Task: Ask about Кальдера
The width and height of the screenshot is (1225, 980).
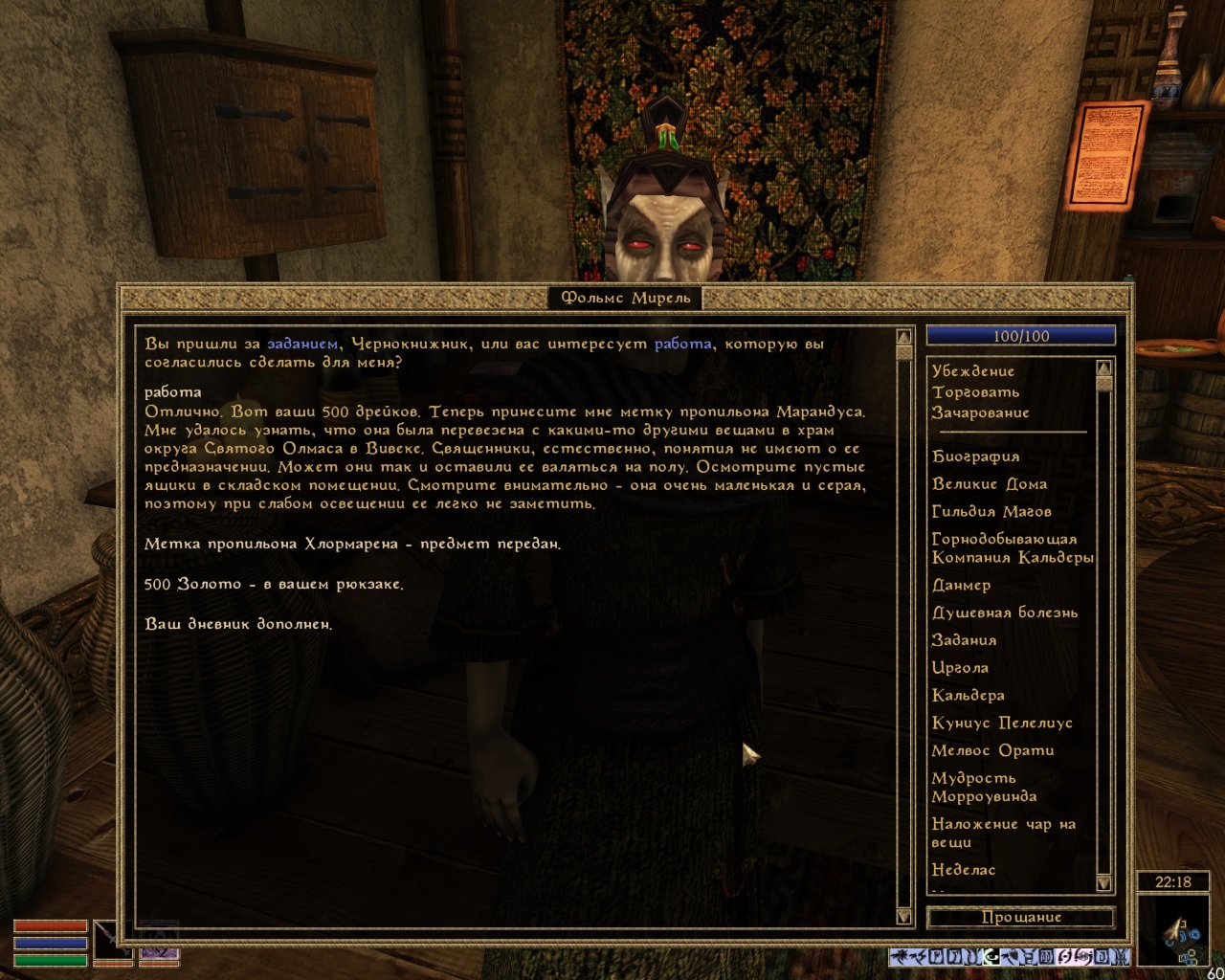Action: (969, 696)
